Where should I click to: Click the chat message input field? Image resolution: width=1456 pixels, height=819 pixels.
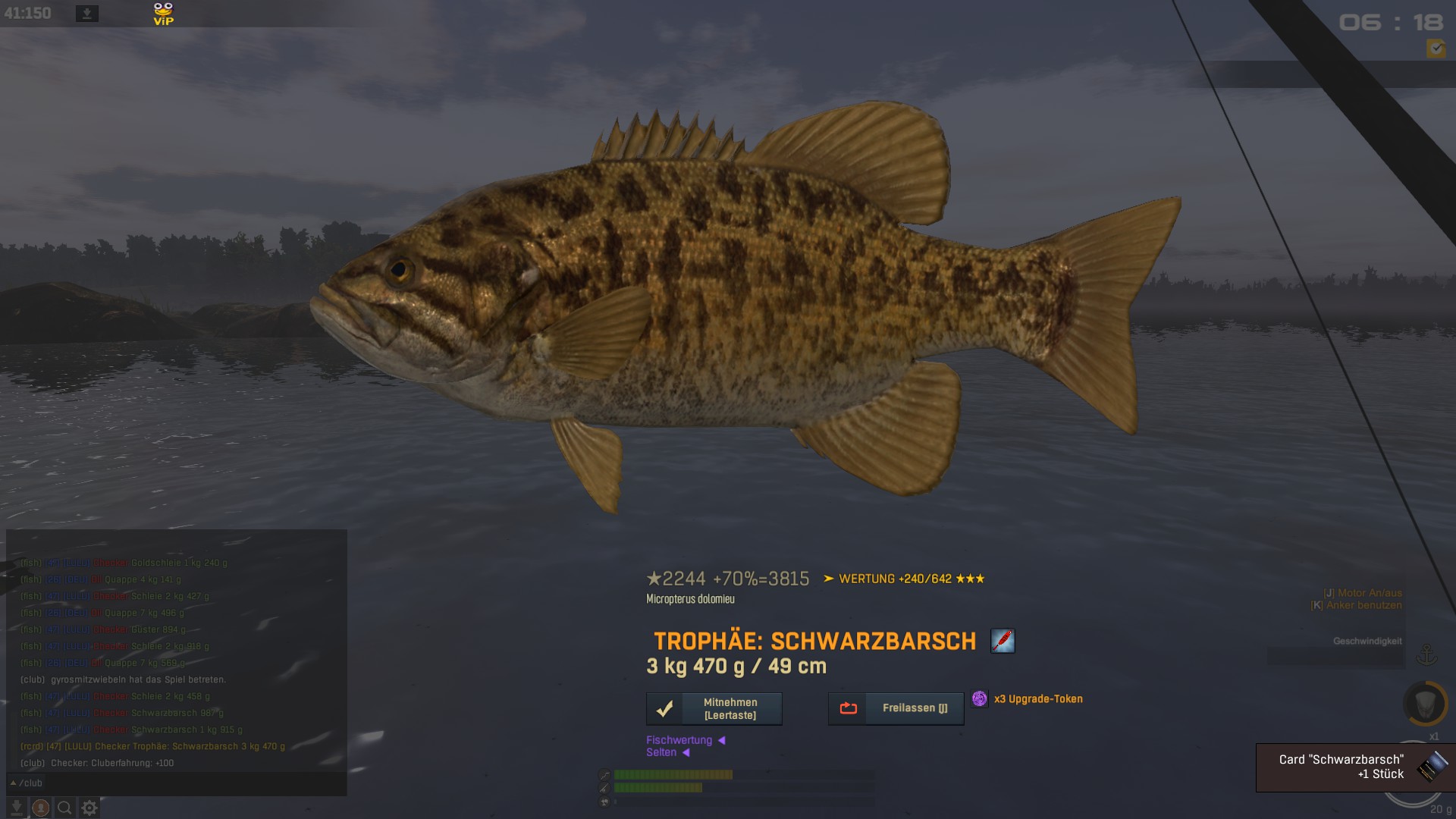coord(190,783)
